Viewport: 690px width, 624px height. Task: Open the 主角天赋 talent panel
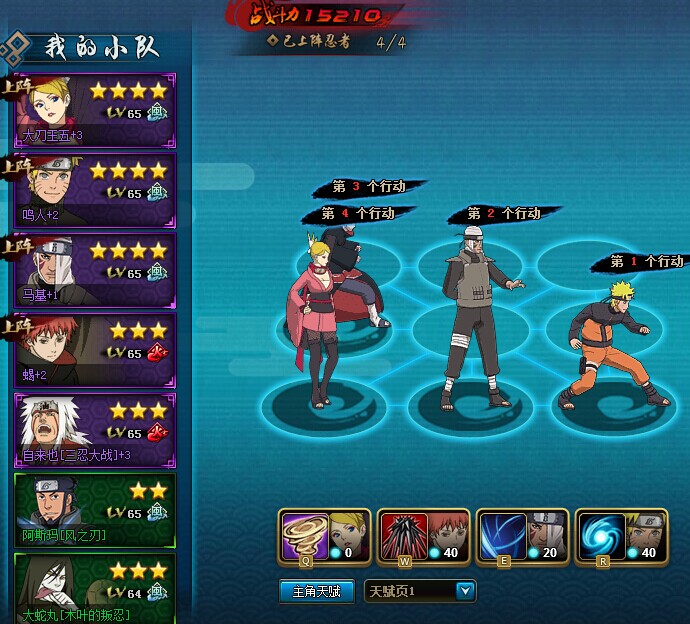pyautogui.click(x=316, y=591)
